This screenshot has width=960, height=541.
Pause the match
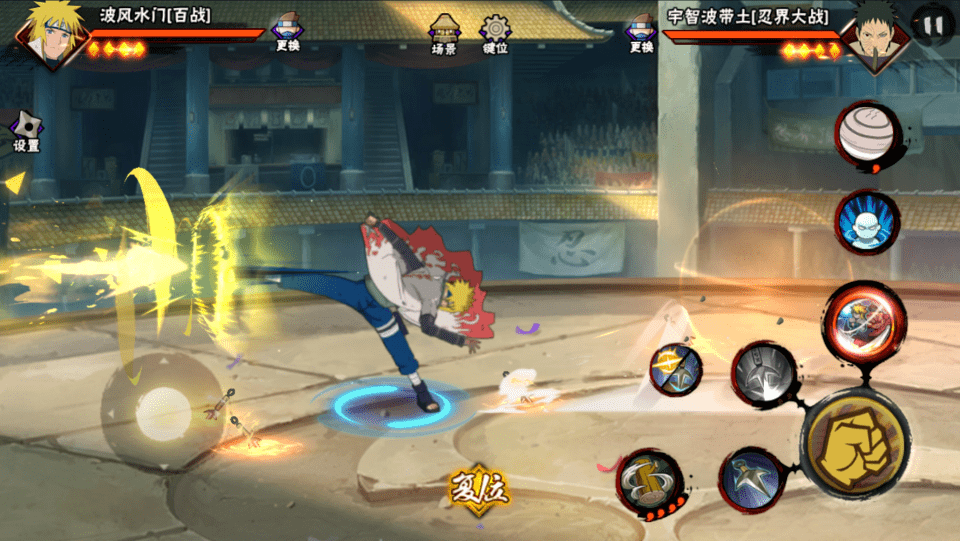[932, 26]
